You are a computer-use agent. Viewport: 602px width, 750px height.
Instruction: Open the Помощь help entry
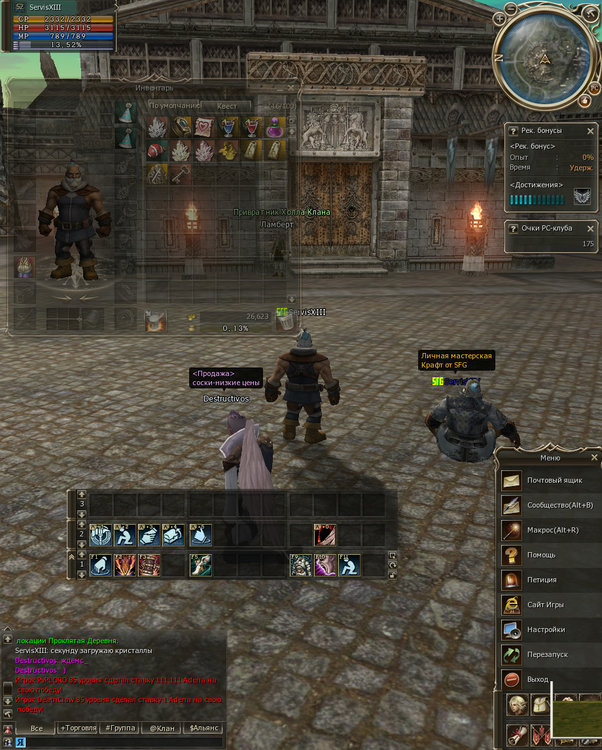(x=548, y=555)
